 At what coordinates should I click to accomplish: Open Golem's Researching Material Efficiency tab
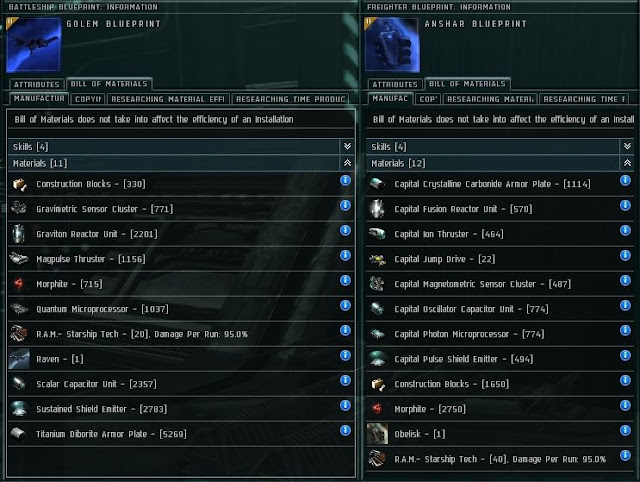169,99
